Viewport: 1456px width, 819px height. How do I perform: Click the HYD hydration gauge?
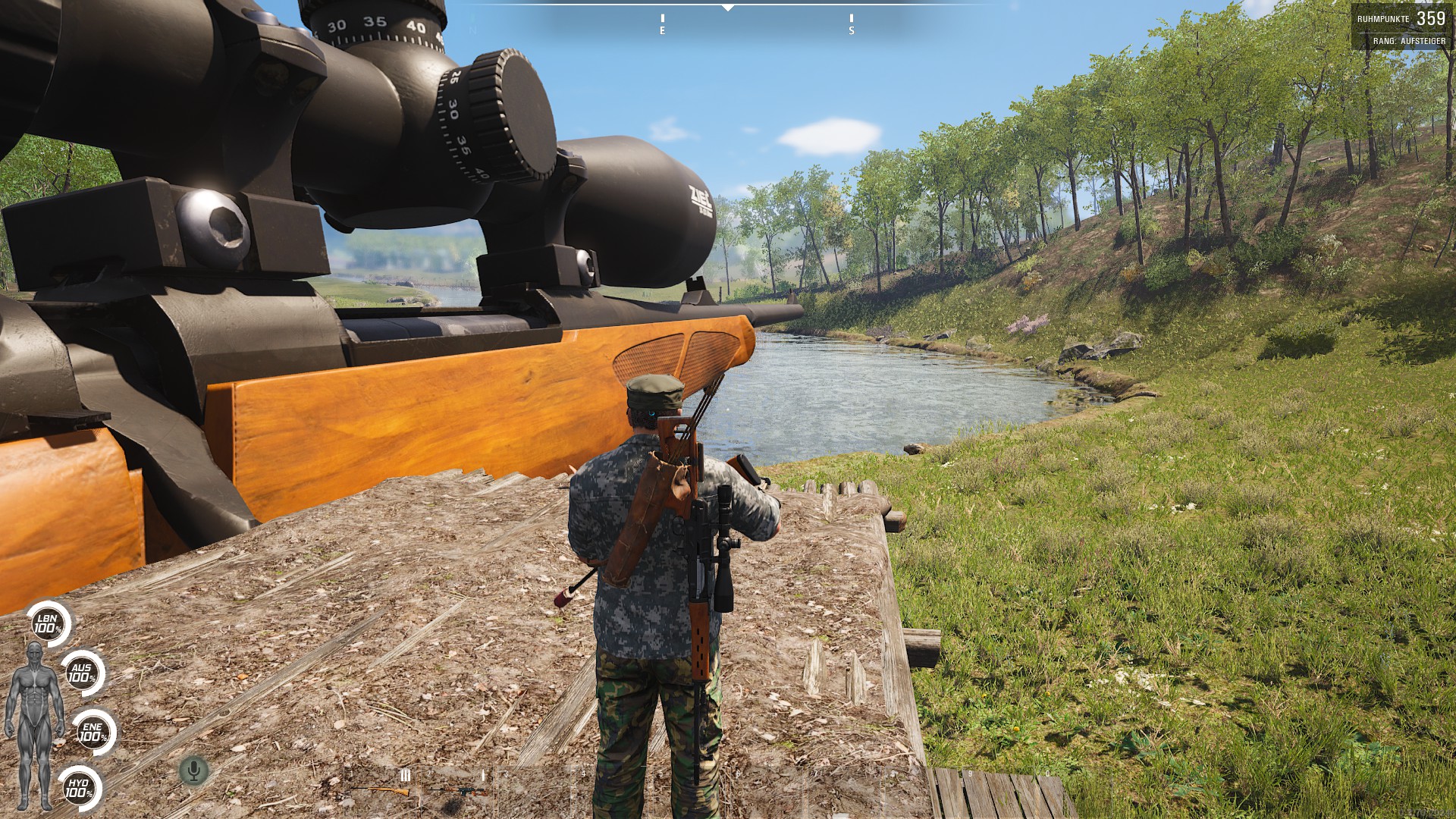(79, 789)
